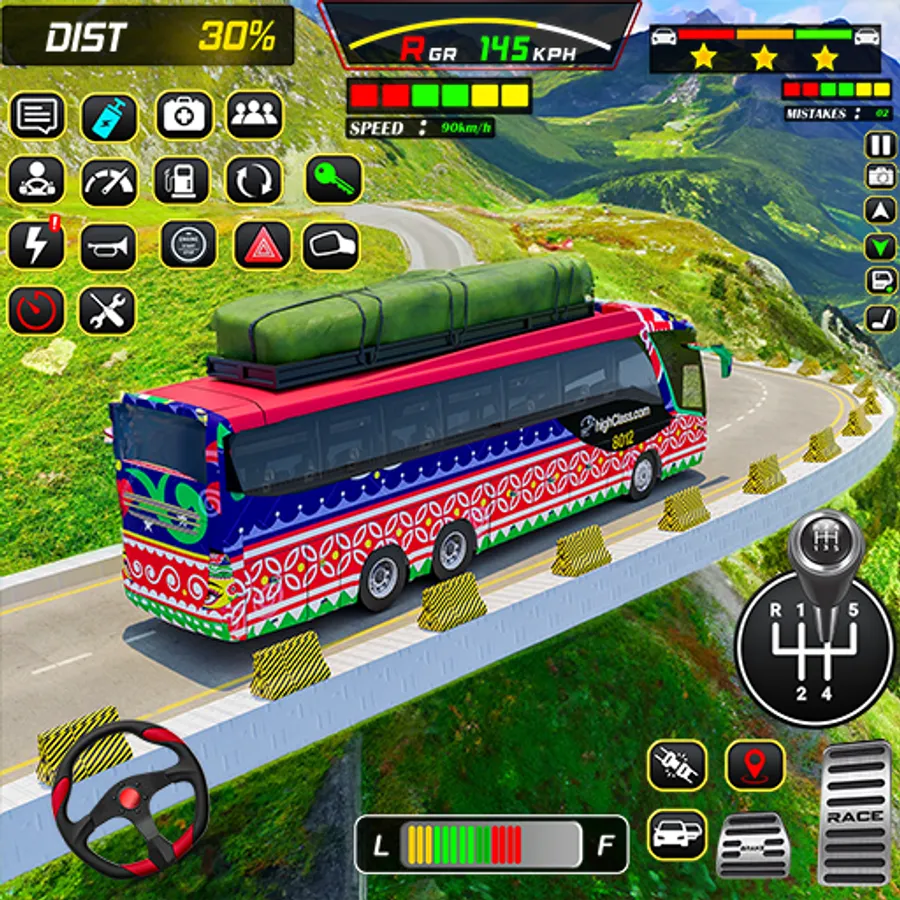Viewport: 900px width, 900px height.
Task: Open the chat message icon
Action: click(37, 116)
